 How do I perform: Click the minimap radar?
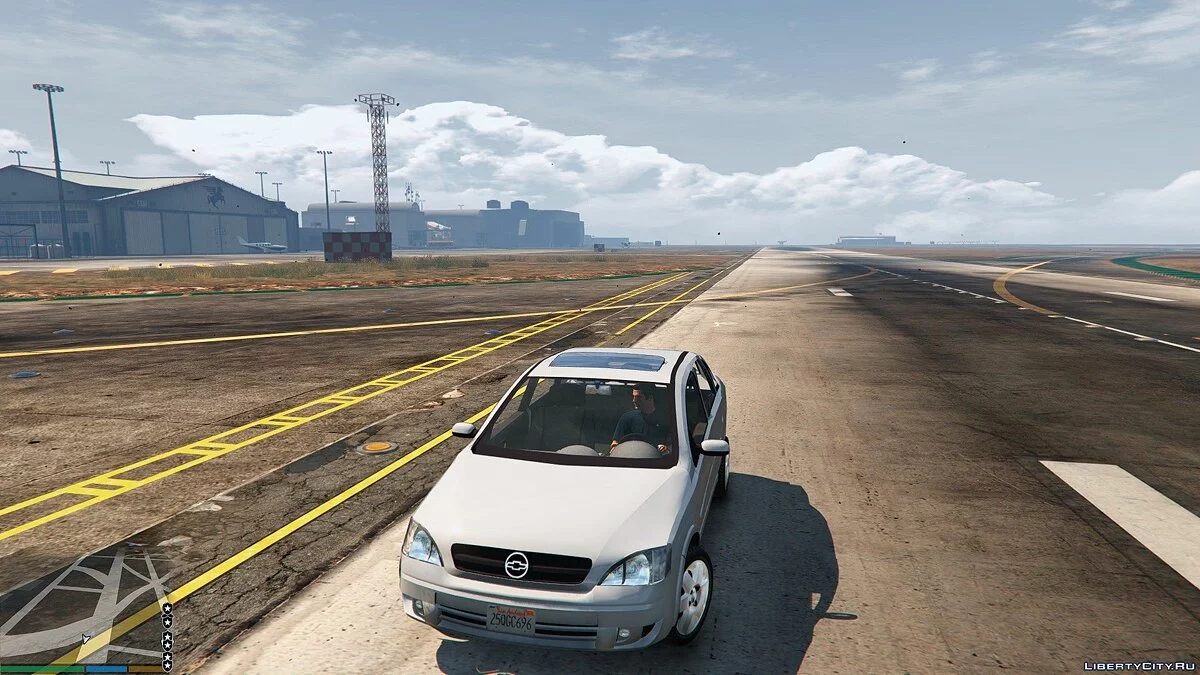pos(80,604)
